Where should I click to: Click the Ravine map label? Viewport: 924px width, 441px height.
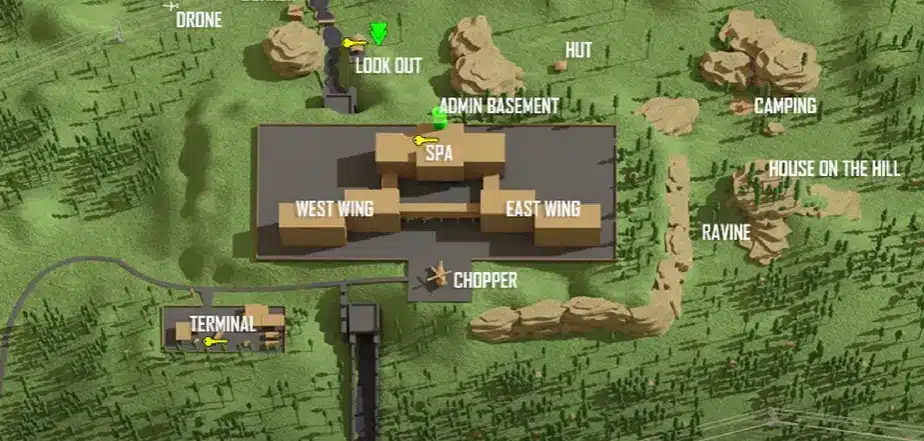pyautogui.click(x=725, y=231)
